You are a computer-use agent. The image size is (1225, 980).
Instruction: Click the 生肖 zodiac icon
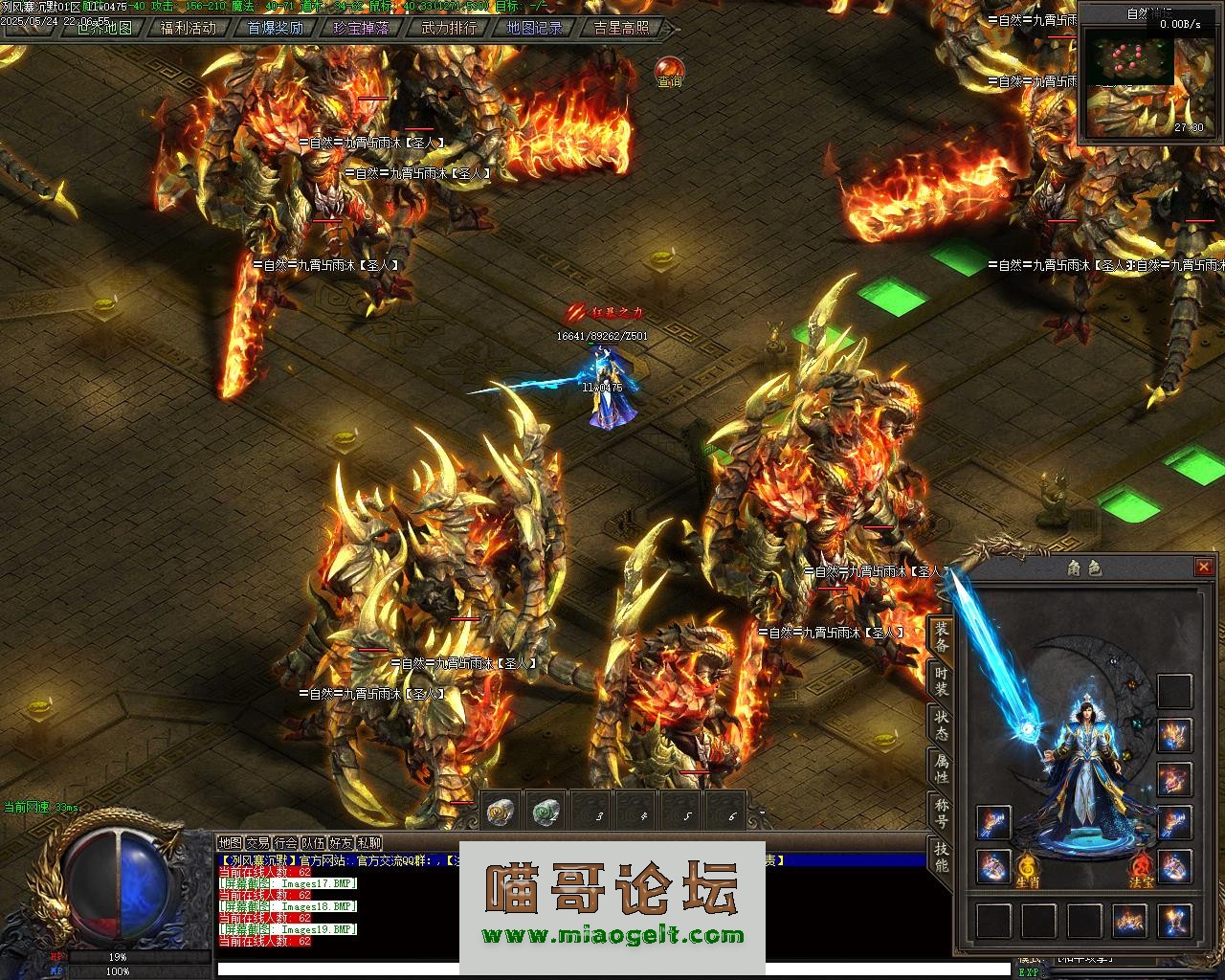coord(1028,868)
